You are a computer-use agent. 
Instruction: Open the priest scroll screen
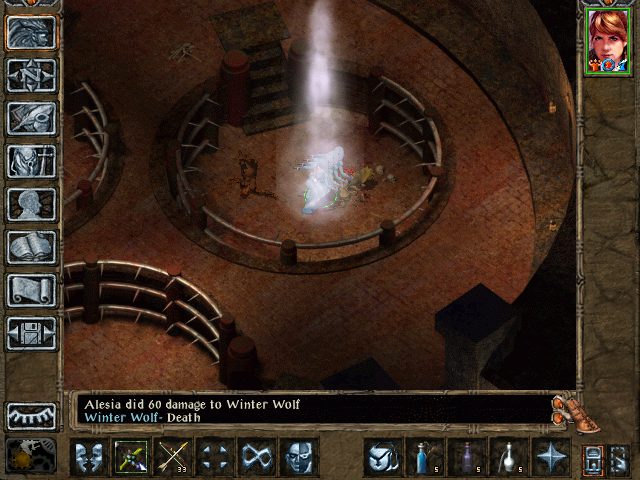pos(32,289)
